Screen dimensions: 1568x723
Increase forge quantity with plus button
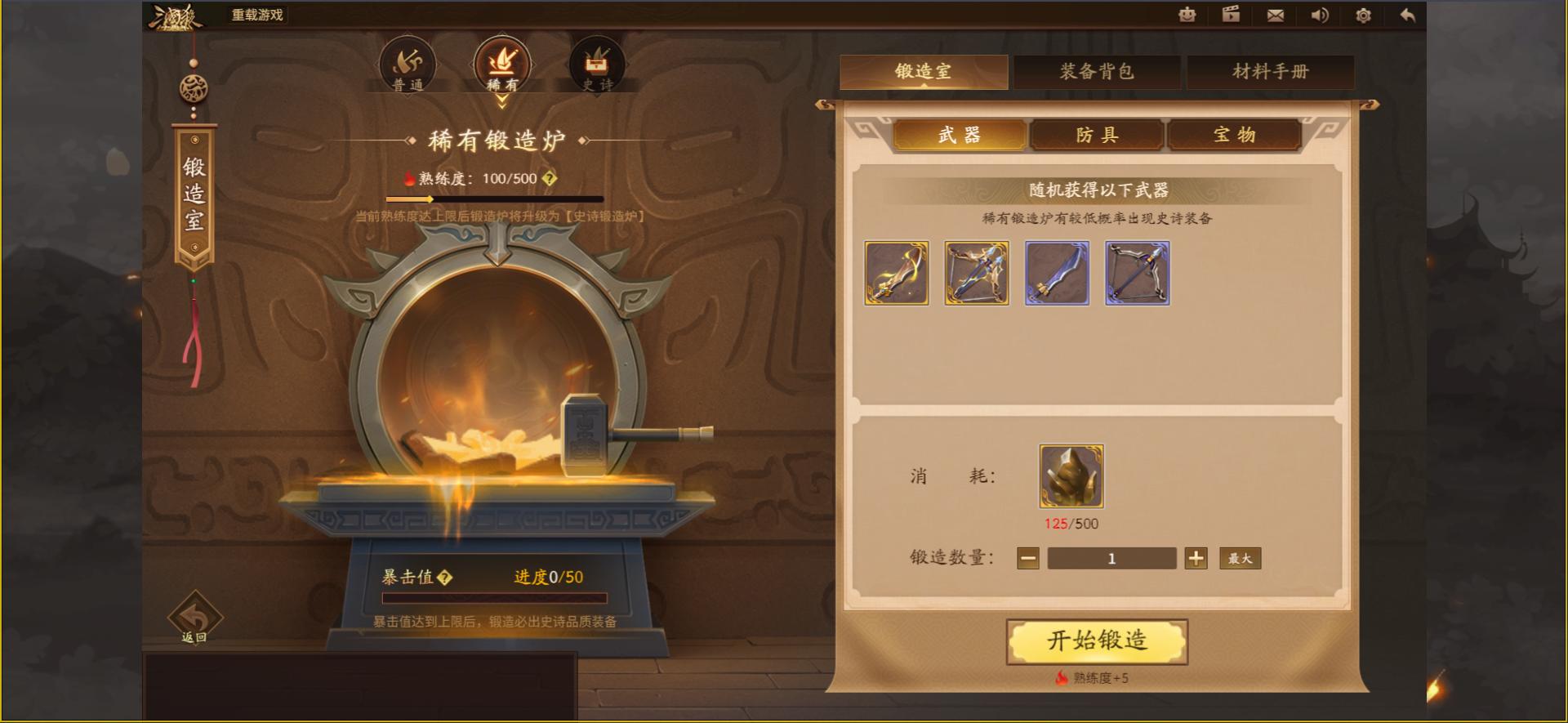coord(1195,558)
